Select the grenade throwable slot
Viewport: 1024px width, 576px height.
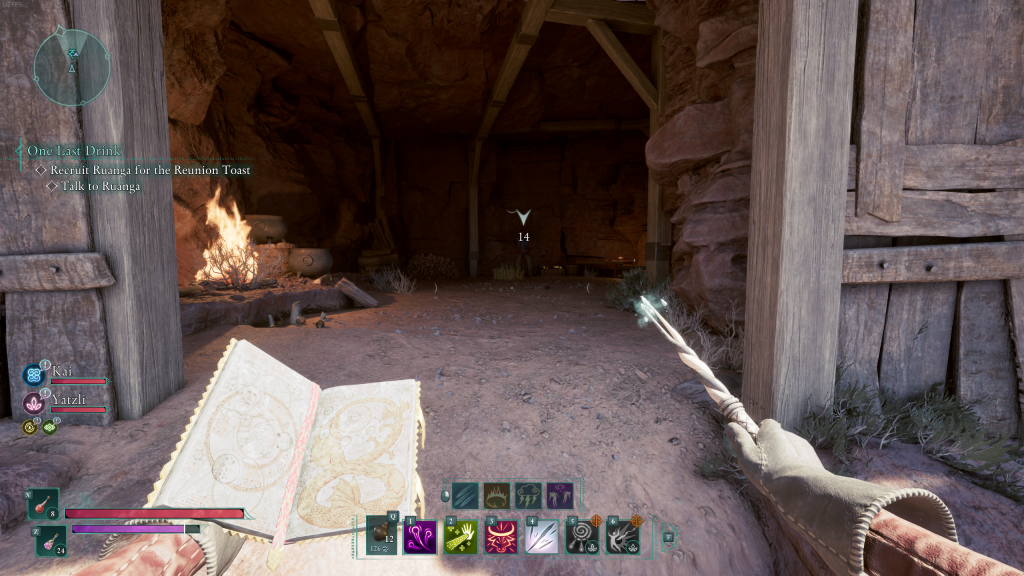coord(383,535)
